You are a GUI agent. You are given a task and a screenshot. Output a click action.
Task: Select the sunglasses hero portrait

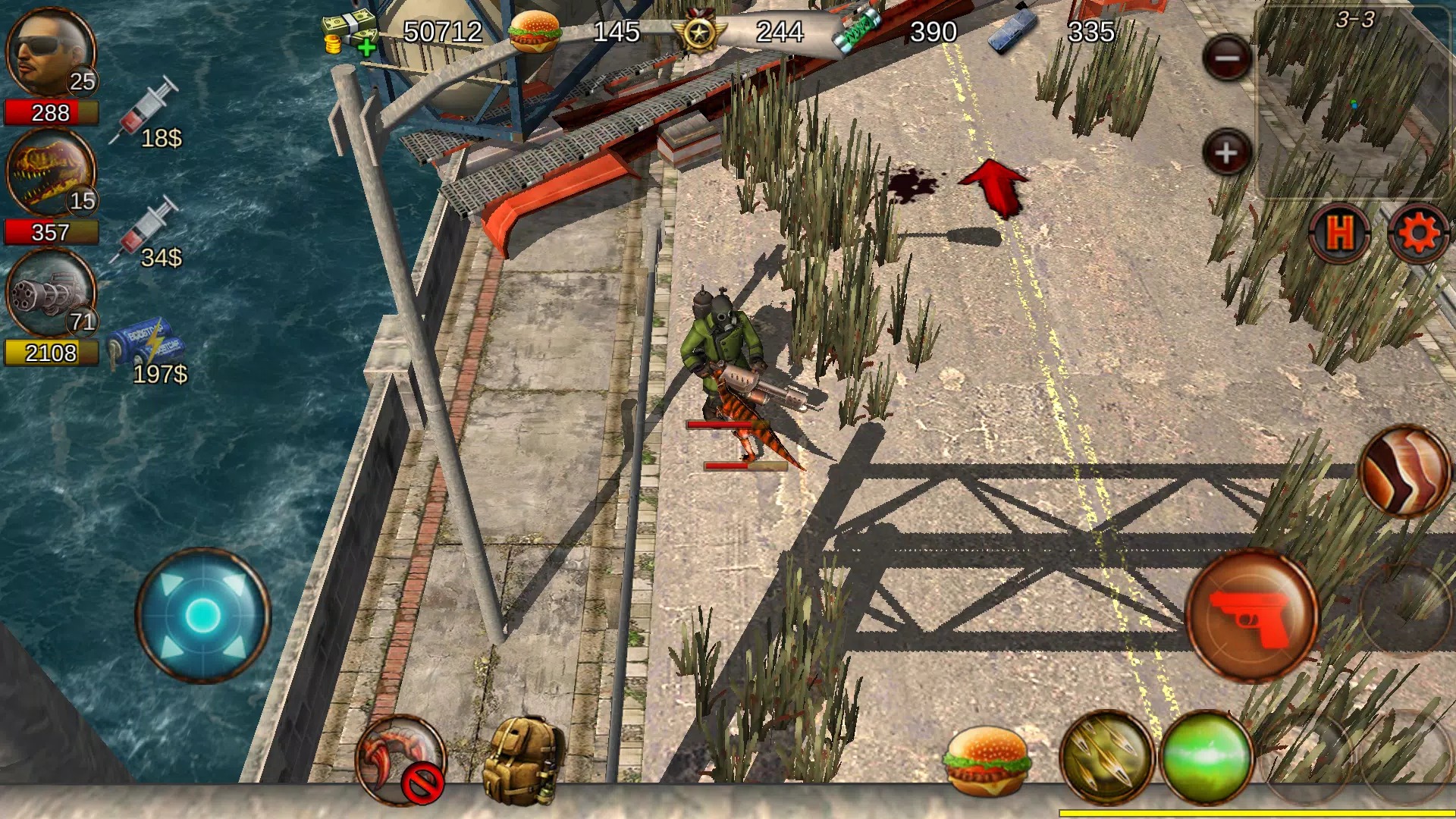[x=50, y=53]
